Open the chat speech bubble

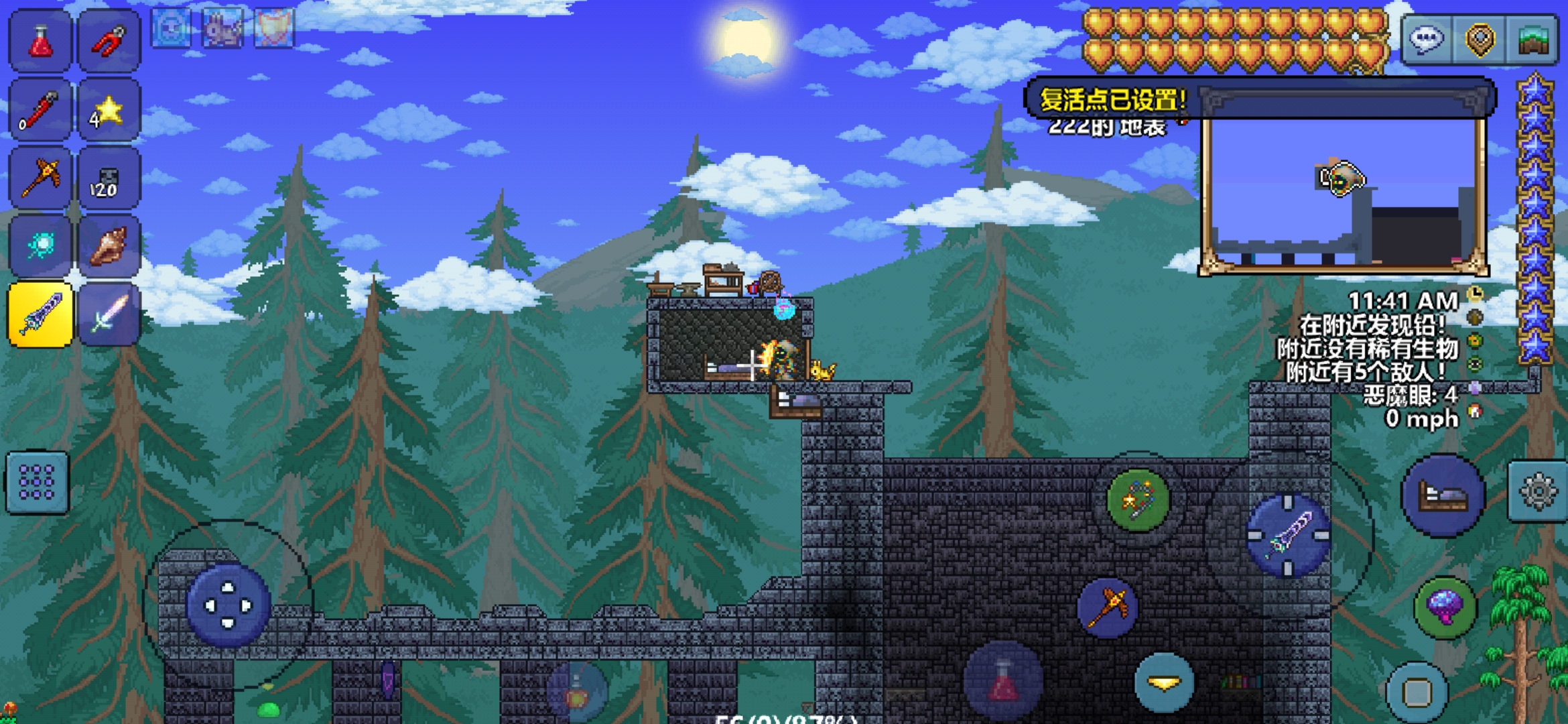(x=1427, y=40)
